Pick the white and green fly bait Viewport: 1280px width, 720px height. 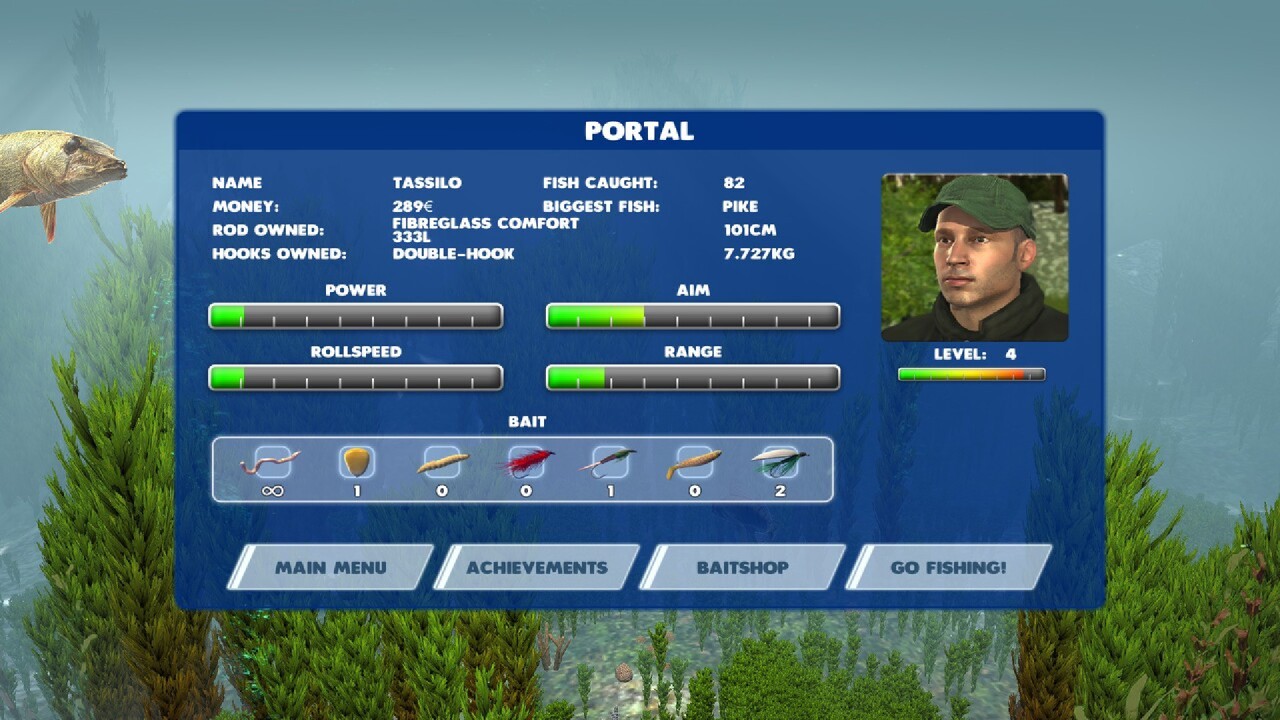(x=780, y=462)
